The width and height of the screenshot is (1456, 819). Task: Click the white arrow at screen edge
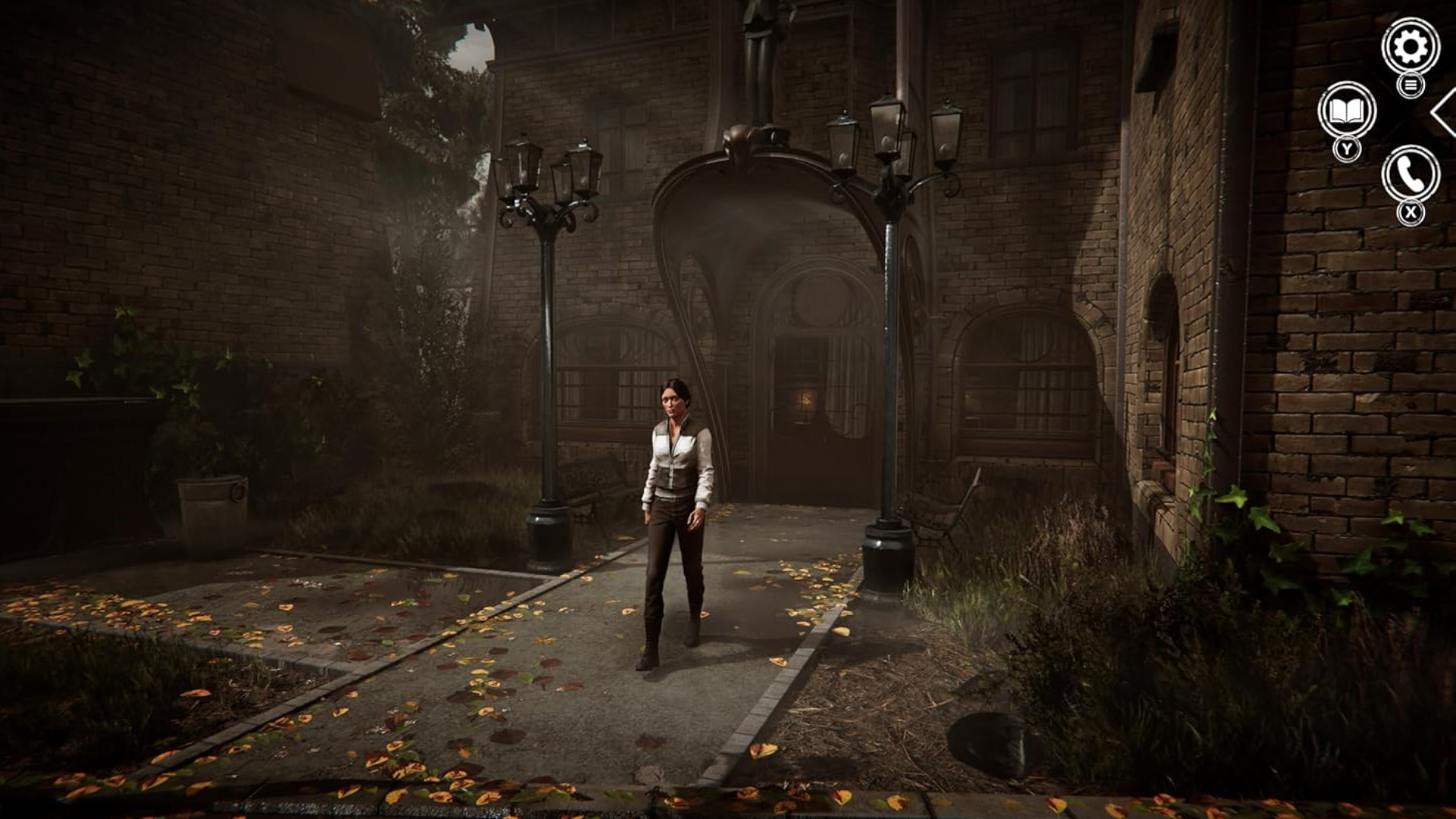pyautogui.click(x=1444, y=112)
